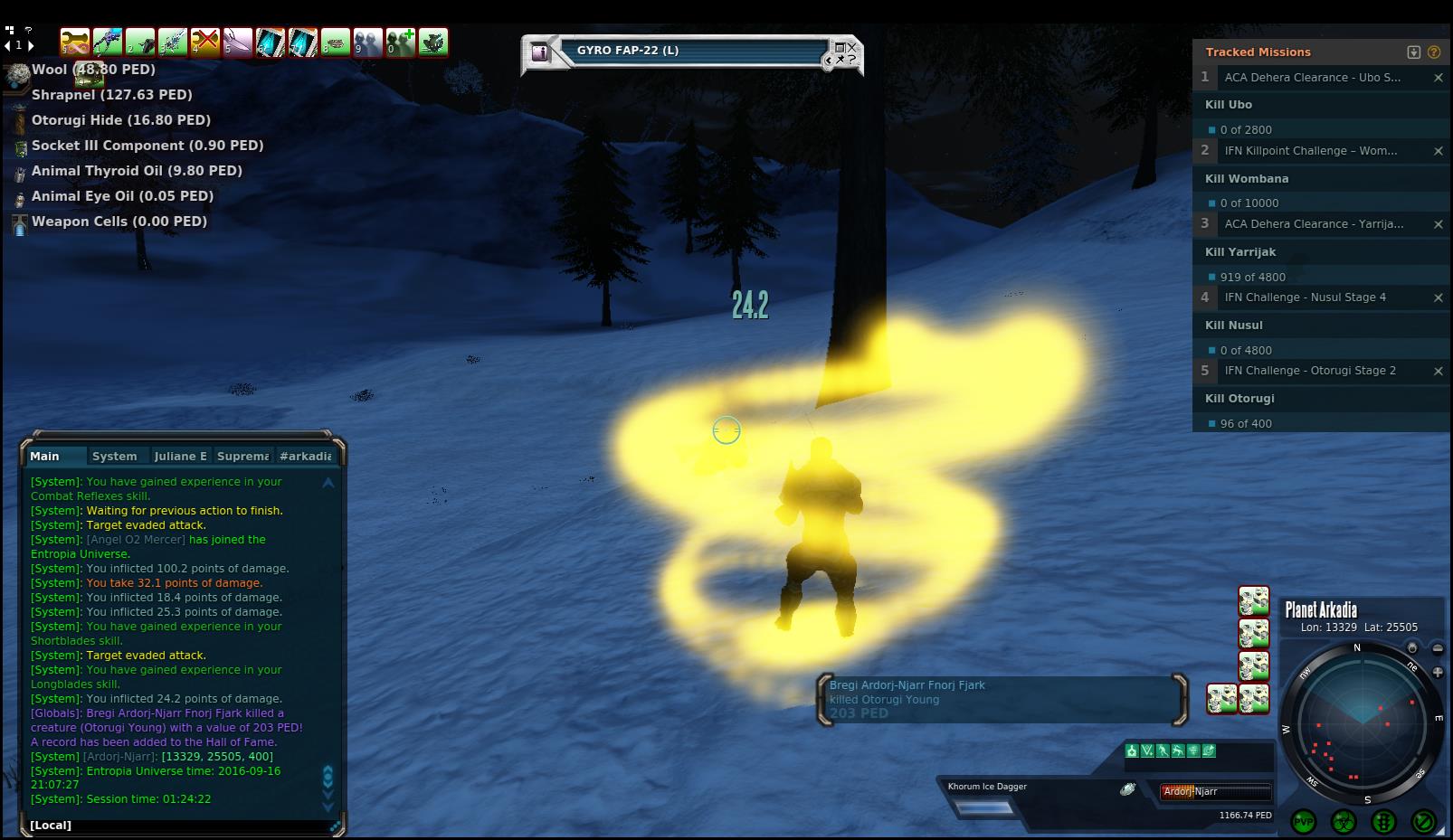Image resolution: width=1453 pixels, height=840 pixels.
Task: Zoom out the radar with the minus button
Action: 1438,649
